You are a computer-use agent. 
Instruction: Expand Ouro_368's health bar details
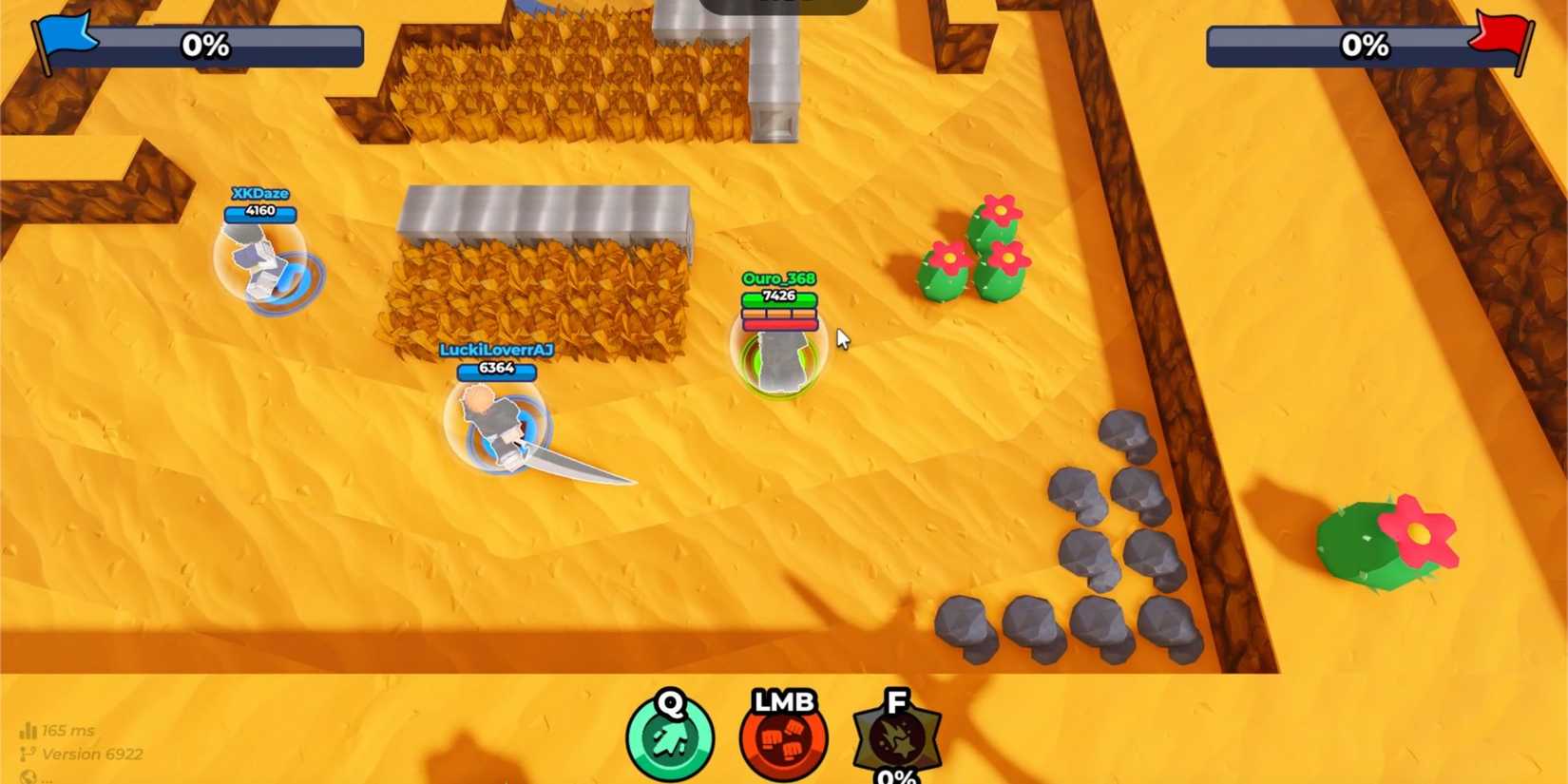click(x=779, y=314)
